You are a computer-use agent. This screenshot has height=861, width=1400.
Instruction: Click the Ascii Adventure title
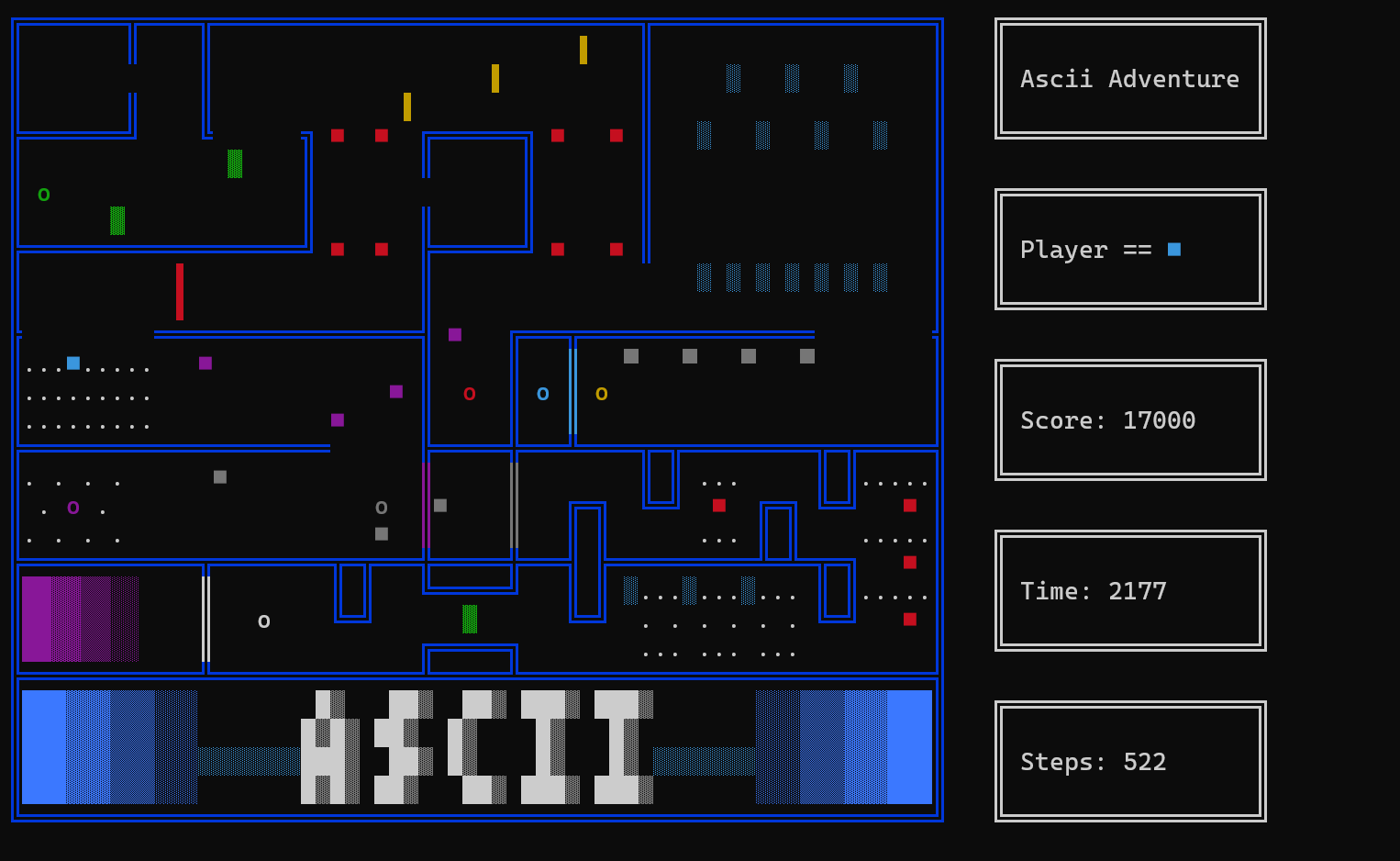1129,78
